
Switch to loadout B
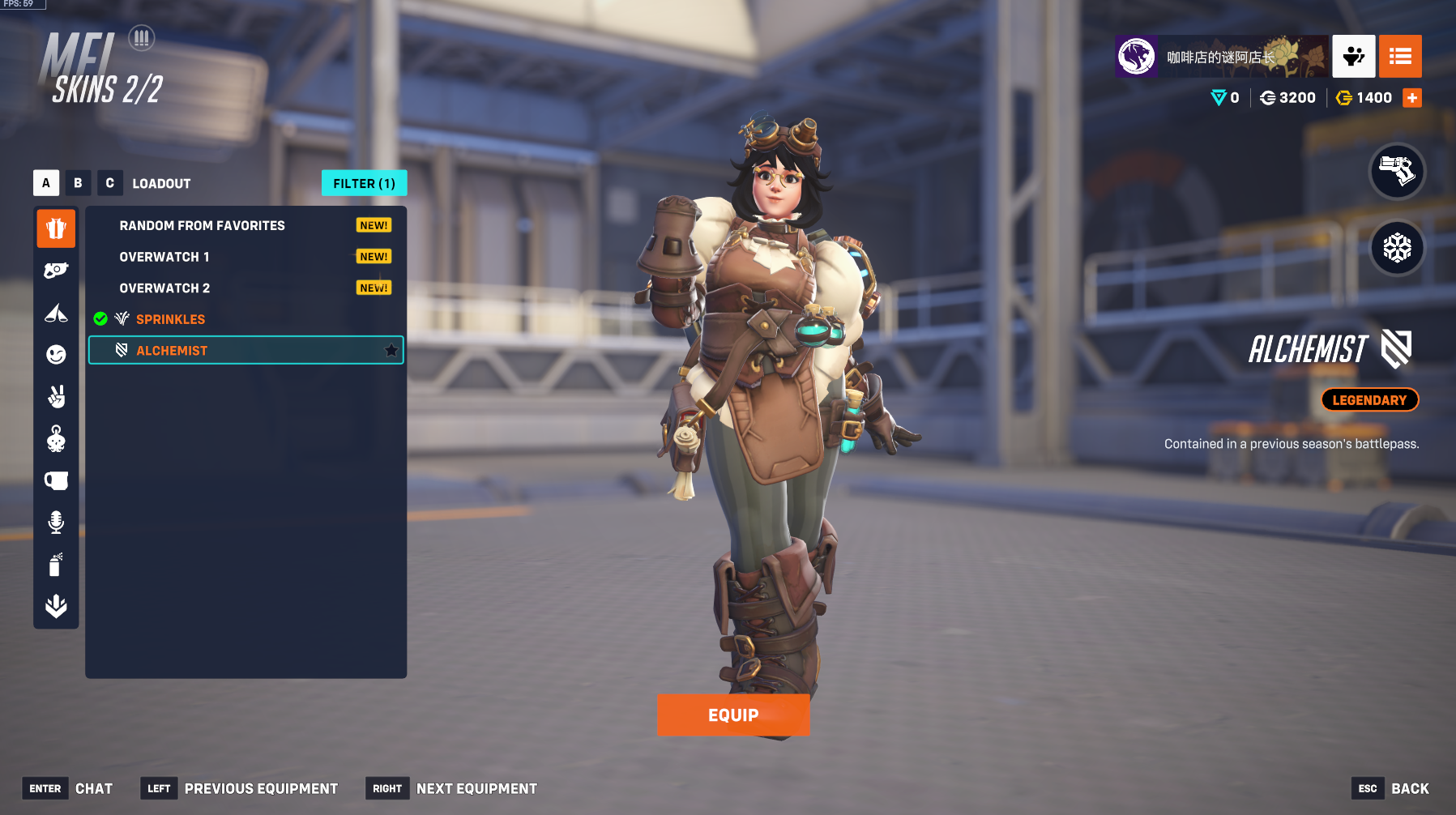click(78, 183)
